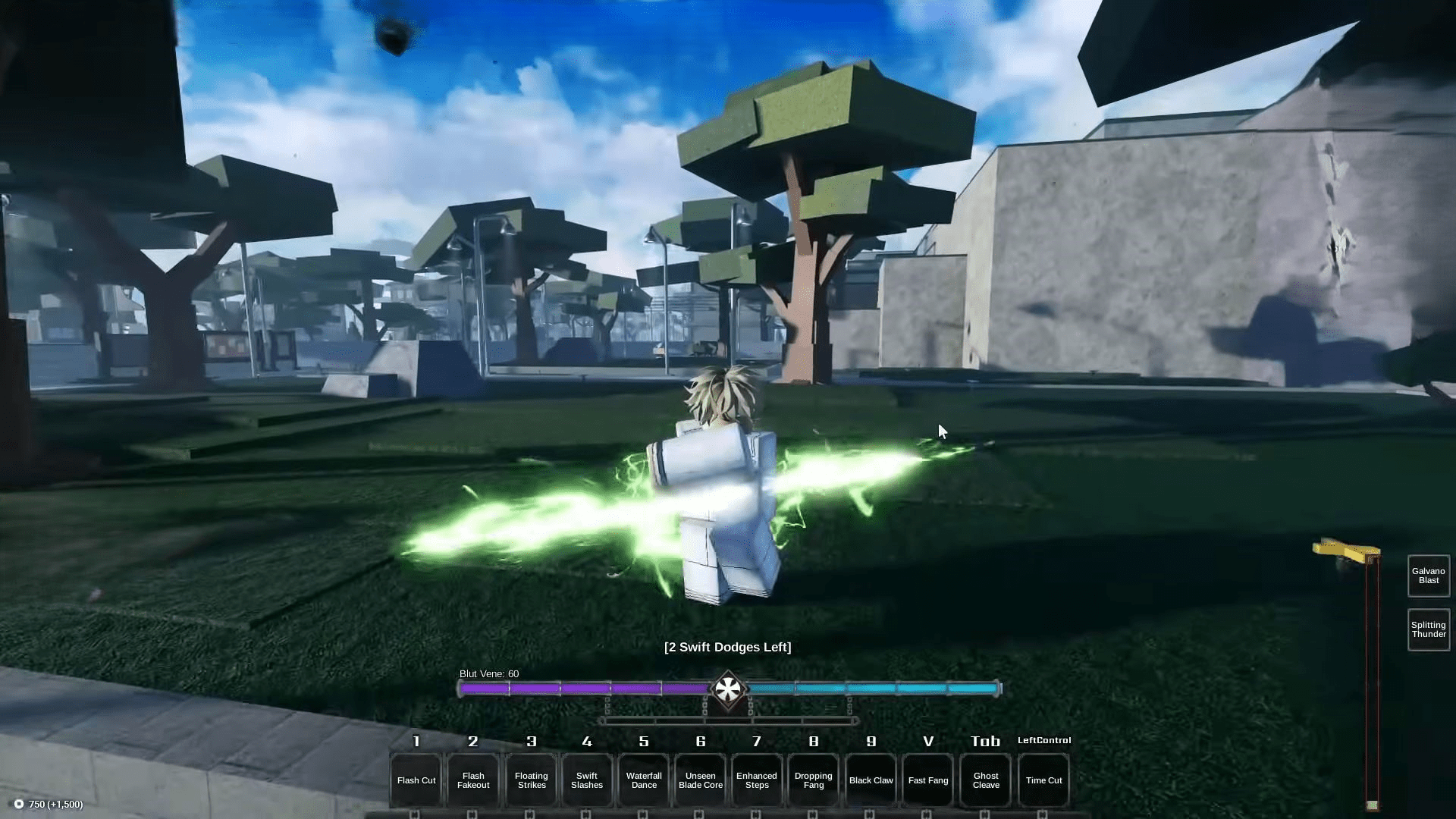Click the currency coin icon bottom left
This screenshot has height=819, width=1456.
coord(20,802)
